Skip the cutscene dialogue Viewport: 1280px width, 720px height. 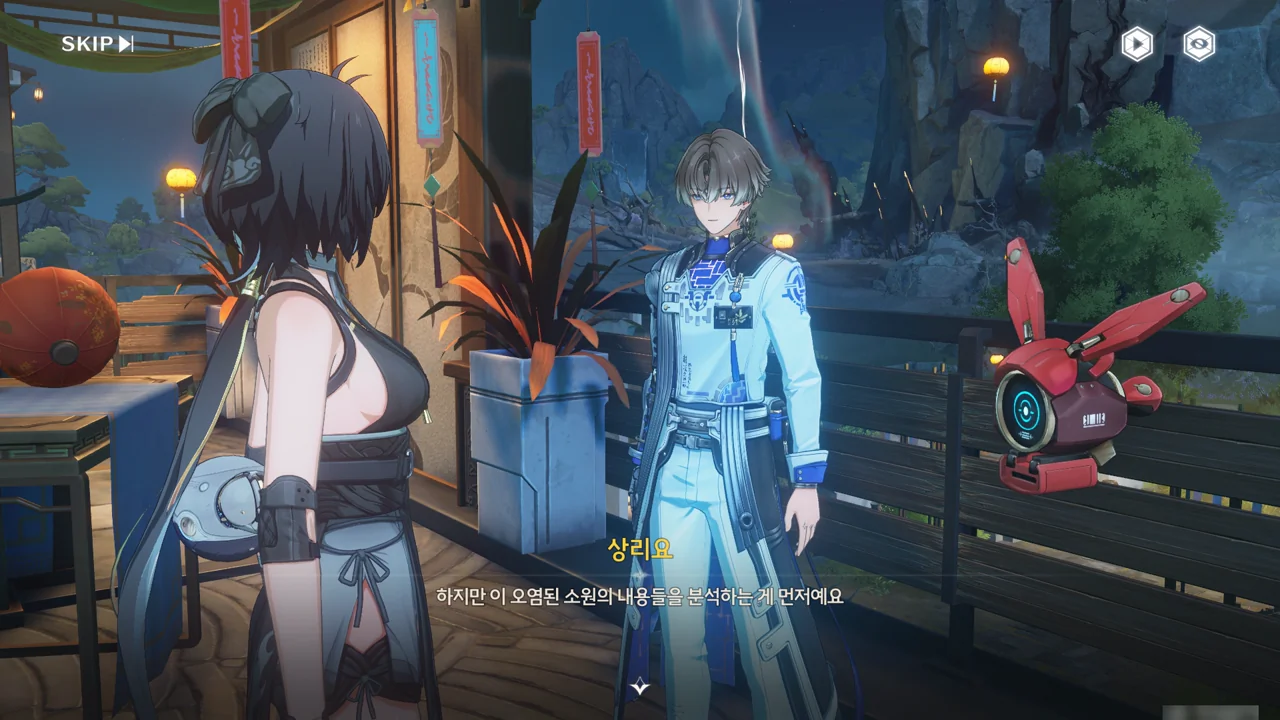(x=97, y=43)
